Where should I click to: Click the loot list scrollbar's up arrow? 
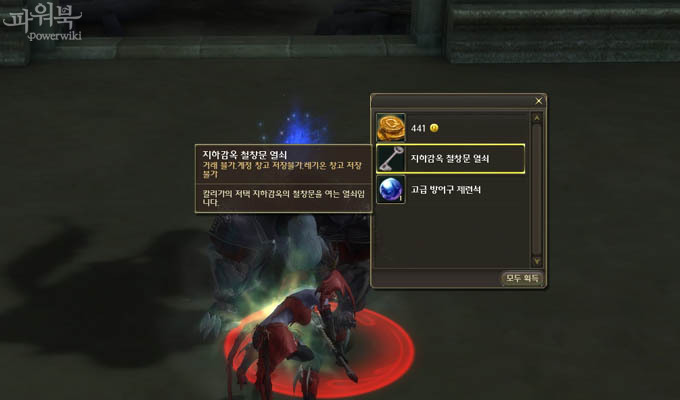(x=537, y=117)
